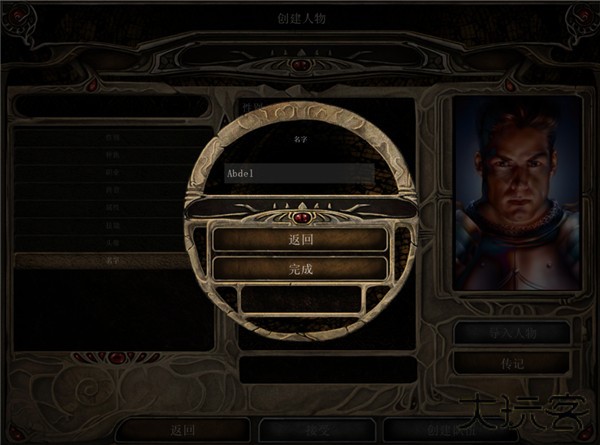Click the bottom bar 接受 accept button
The height and width of the screenshot is (445, 600).
tap(317, 429)
